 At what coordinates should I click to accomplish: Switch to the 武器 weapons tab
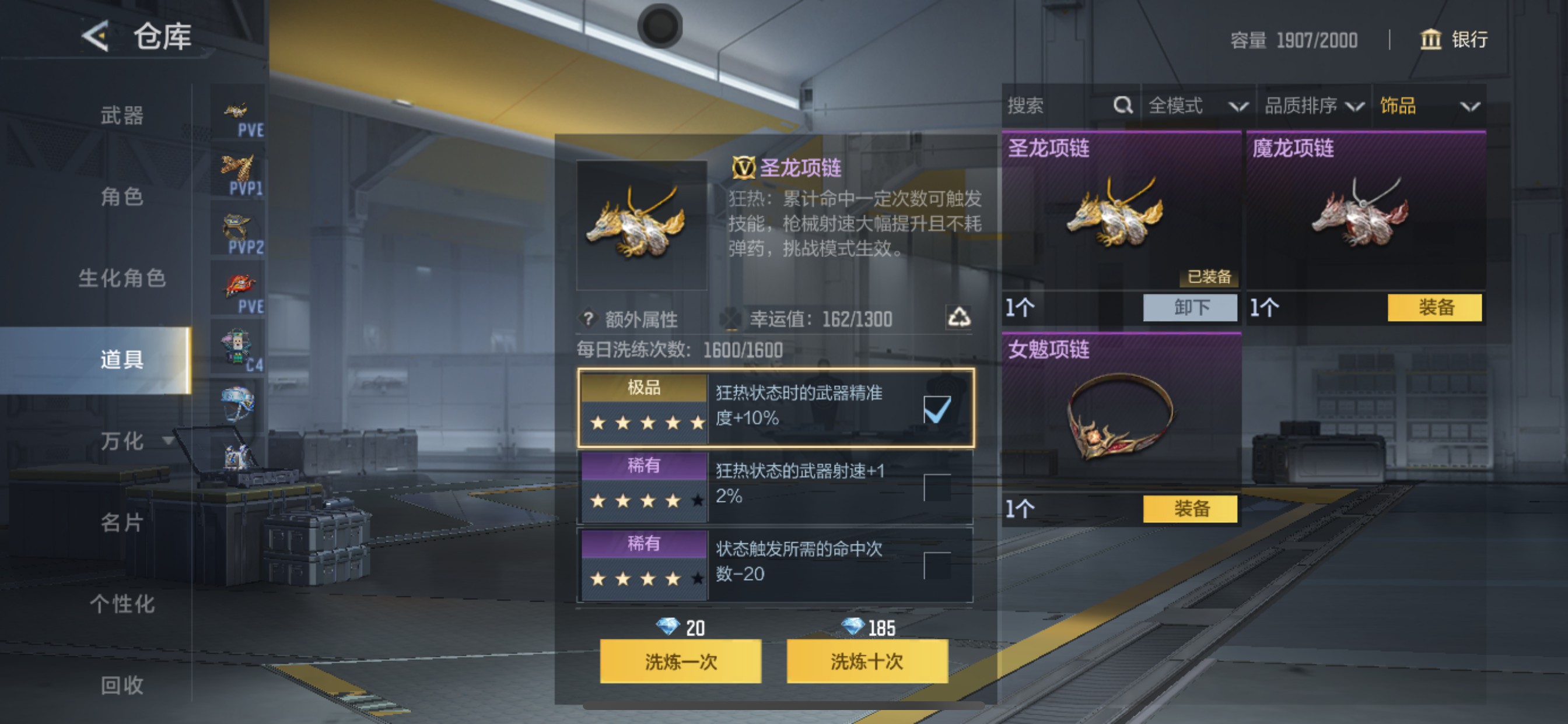point(123,116)
